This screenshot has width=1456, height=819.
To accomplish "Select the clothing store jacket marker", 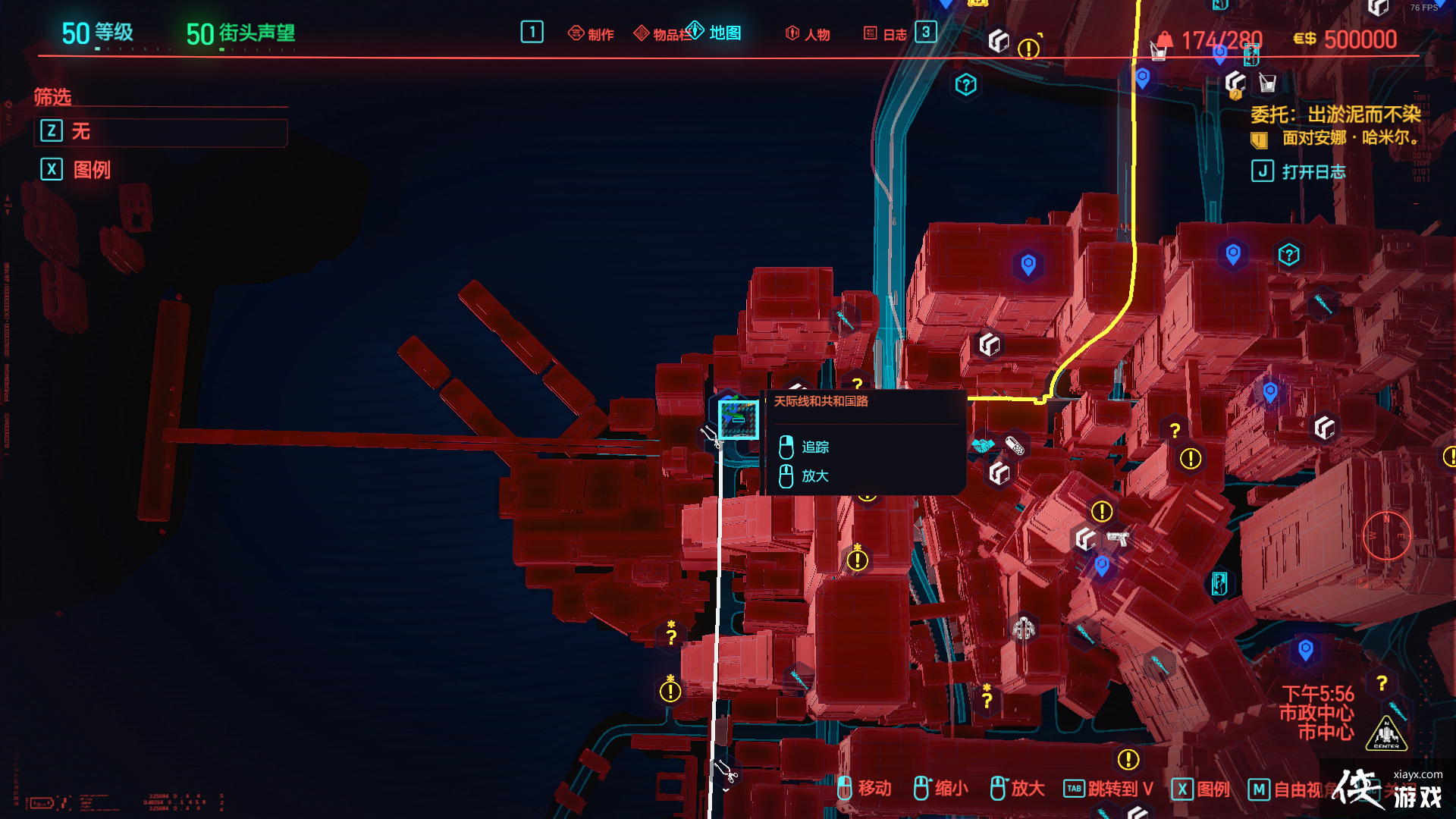I will click(1024, 628).
